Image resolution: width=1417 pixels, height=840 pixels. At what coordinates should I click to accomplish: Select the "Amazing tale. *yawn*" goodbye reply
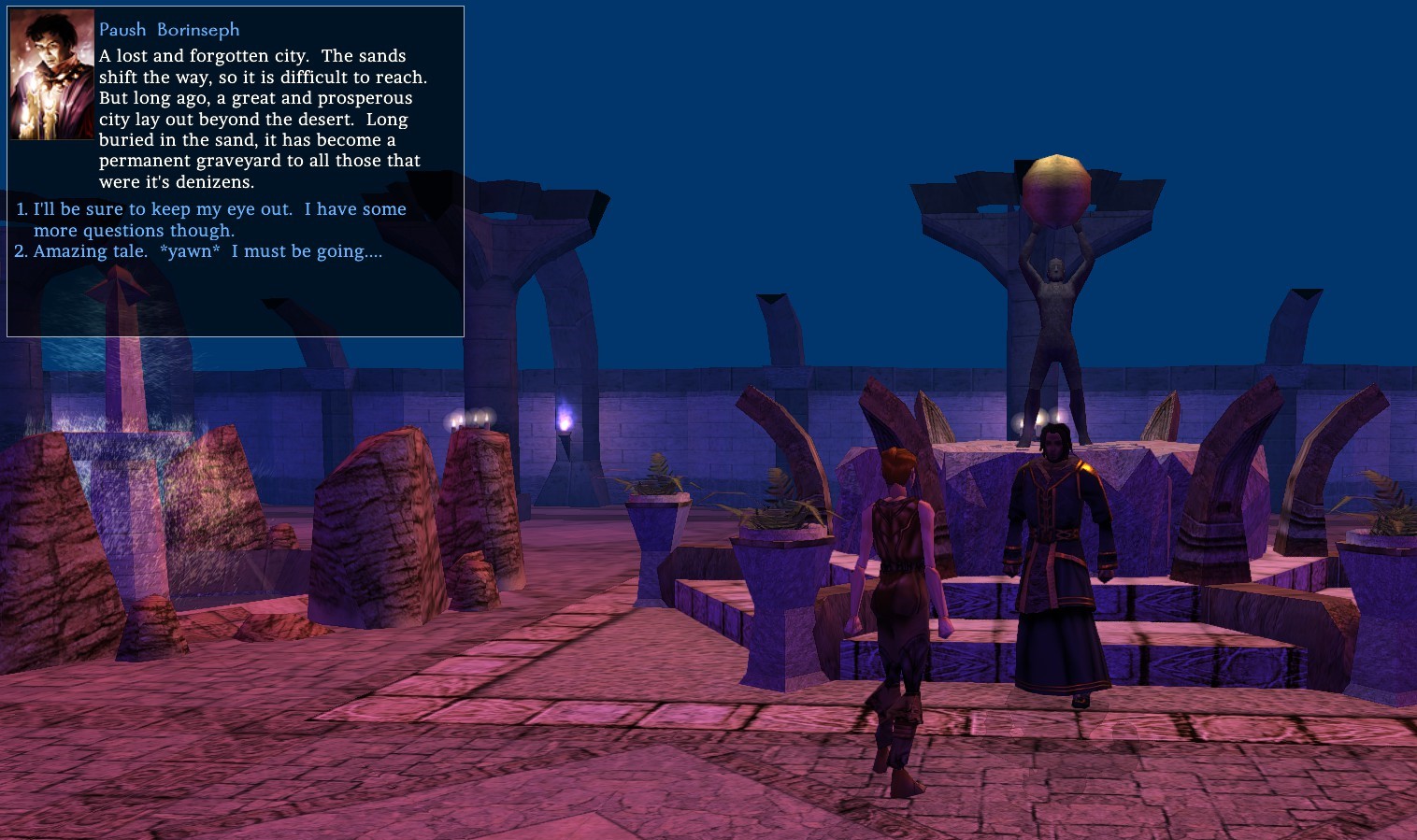[207, 251]
